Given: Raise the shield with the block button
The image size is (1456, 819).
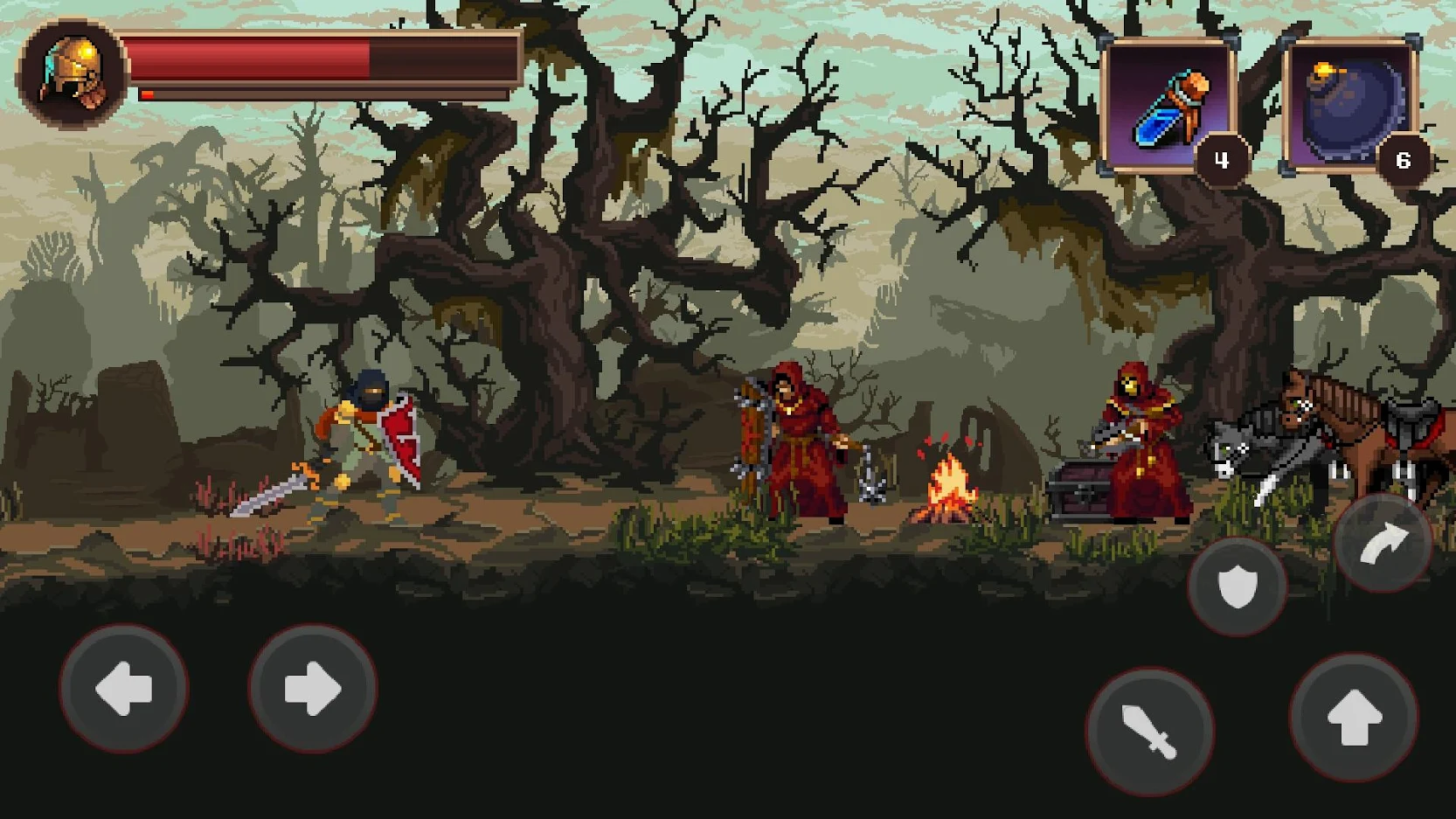Looking at the screenshot, I should [x=1237, y=586].
